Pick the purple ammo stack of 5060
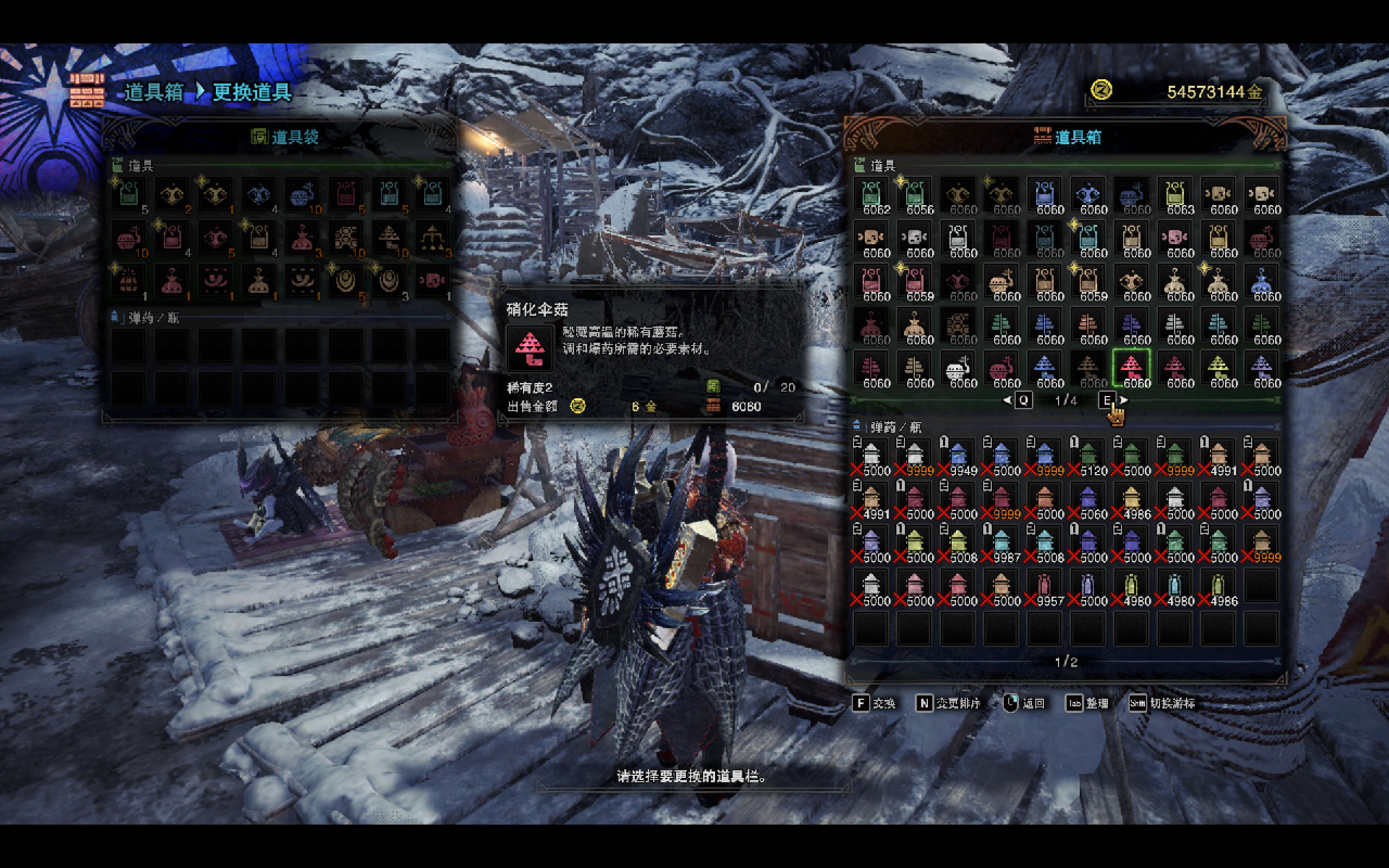Viewport: 1389px width, 868px height. coord(1088,500)
